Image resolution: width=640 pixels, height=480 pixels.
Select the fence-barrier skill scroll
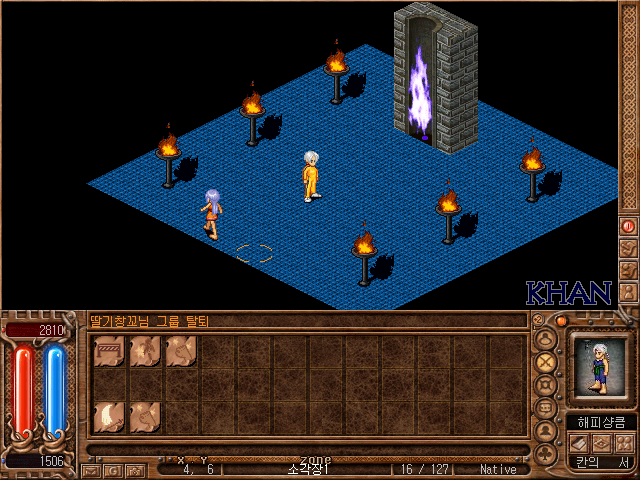click(x=109, y=351)
